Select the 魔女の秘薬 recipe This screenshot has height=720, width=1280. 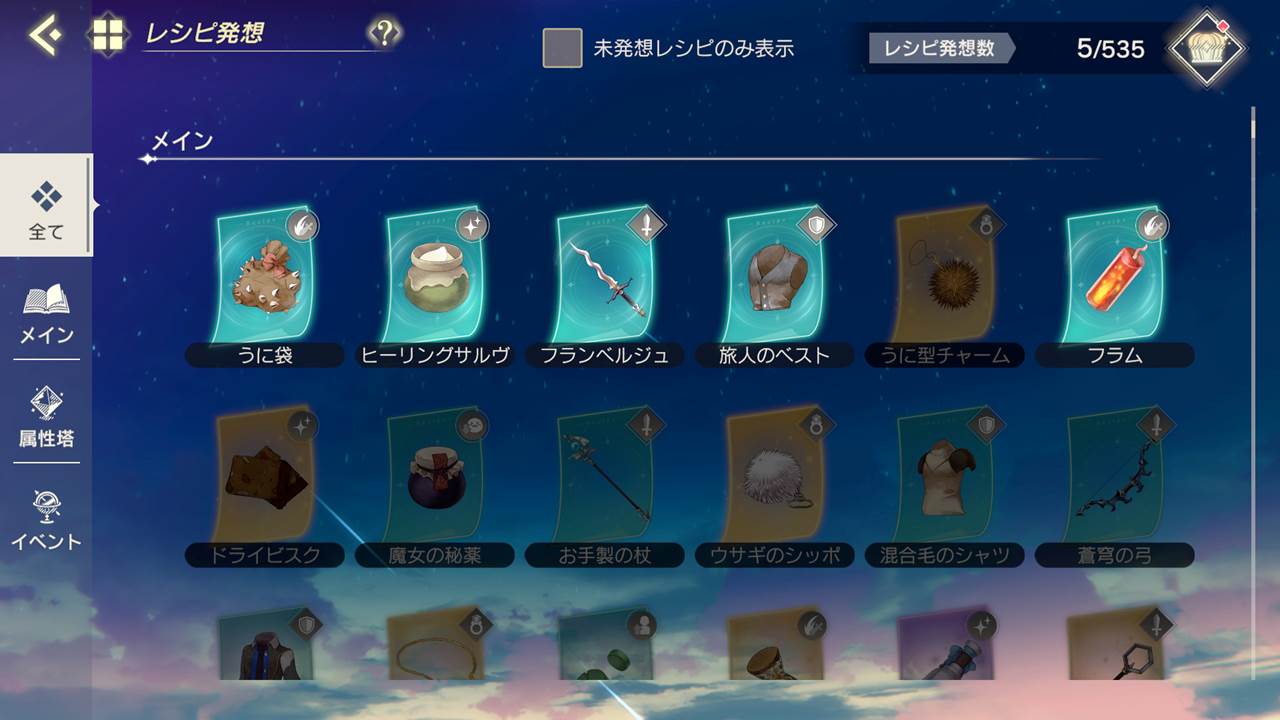click(435, 478)
